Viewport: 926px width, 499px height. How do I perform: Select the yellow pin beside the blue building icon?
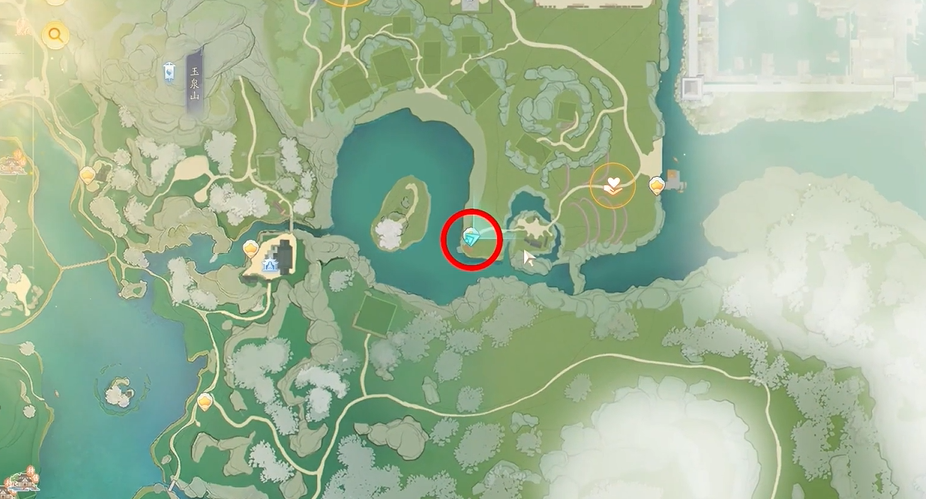(x=252, y=247)
